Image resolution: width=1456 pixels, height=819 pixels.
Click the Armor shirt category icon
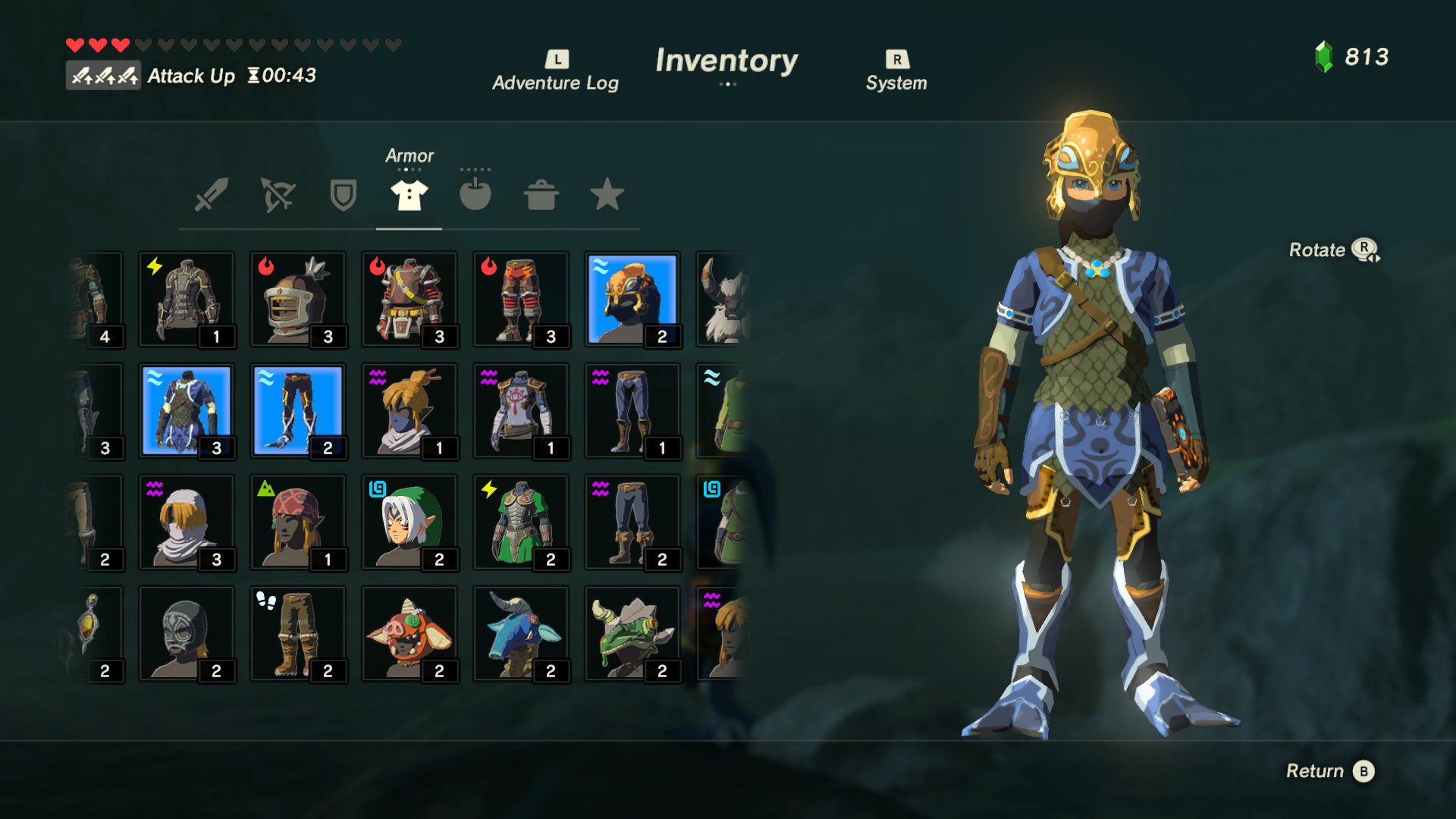click(x=409, y=196)
